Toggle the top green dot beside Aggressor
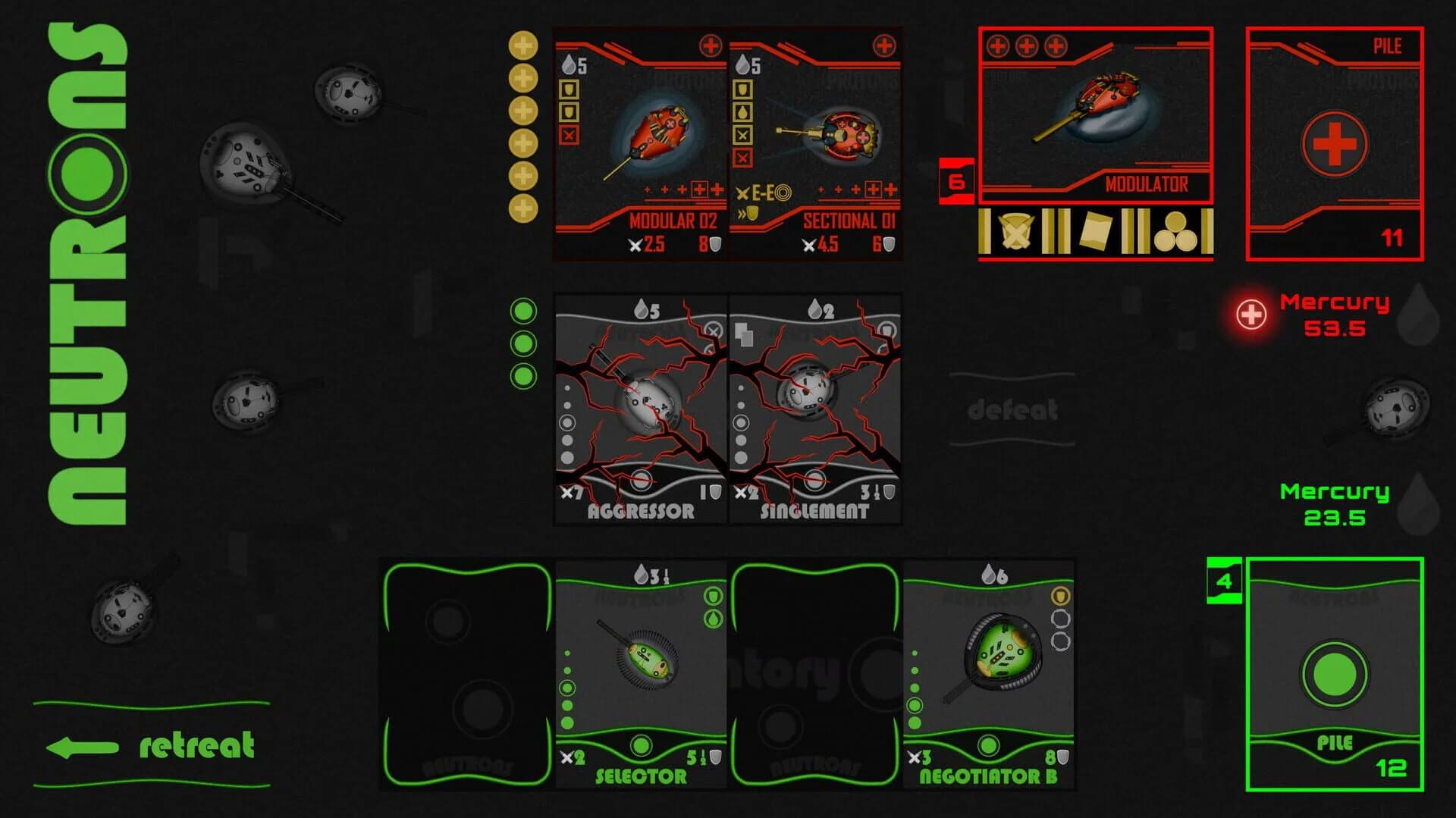Viewport: 1456px width, 818px height. point(523,311)
